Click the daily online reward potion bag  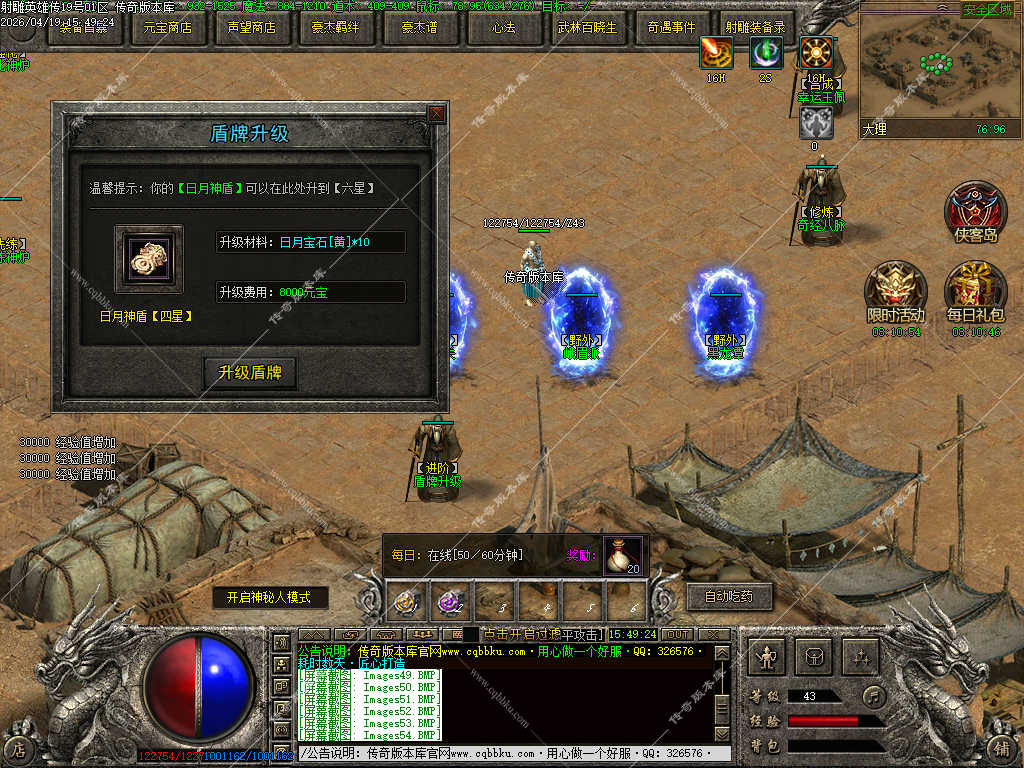(623, 556)
